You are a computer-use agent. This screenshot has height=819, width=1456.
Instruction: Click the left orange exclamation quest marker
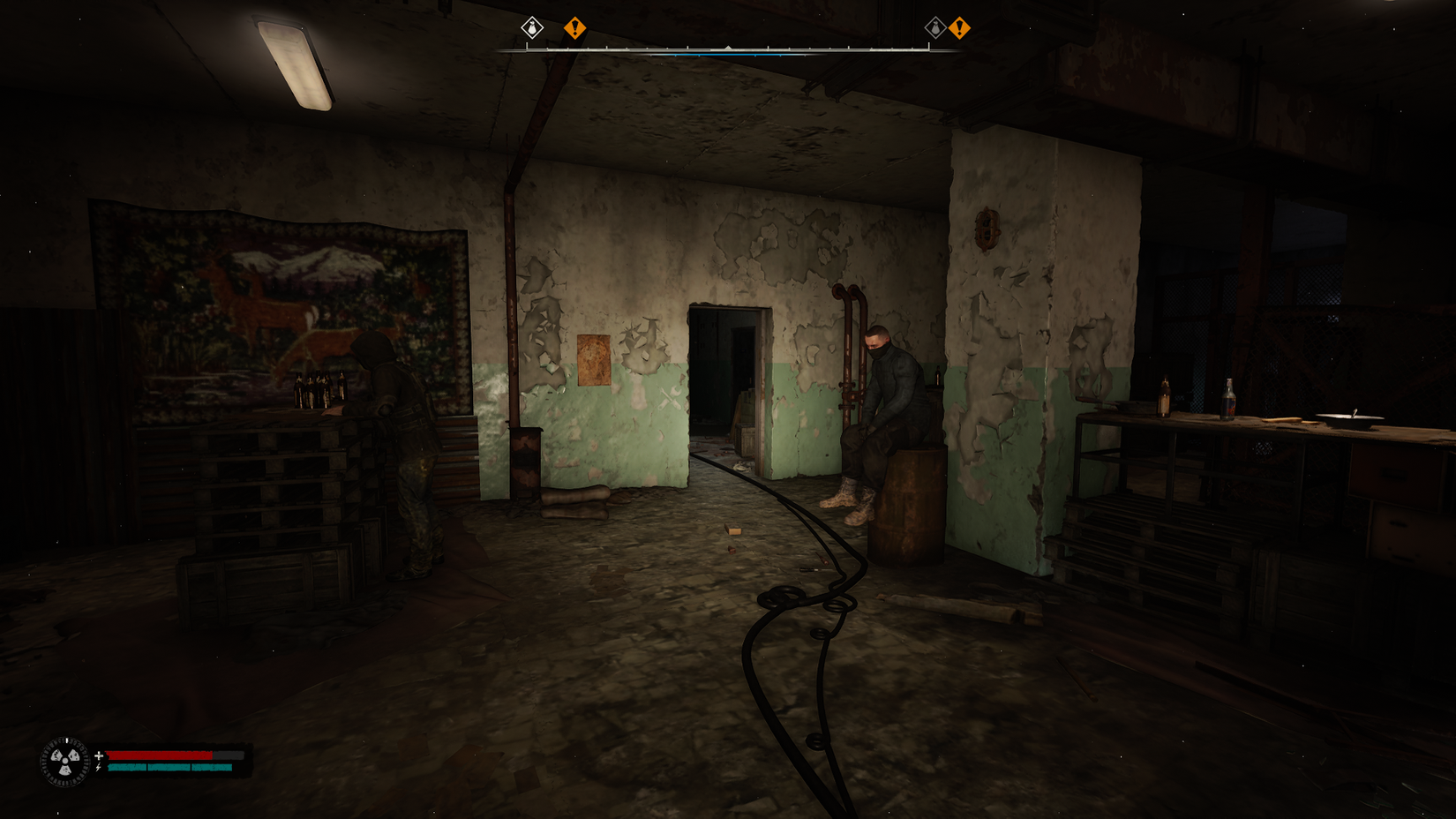[x=575, y=28]
